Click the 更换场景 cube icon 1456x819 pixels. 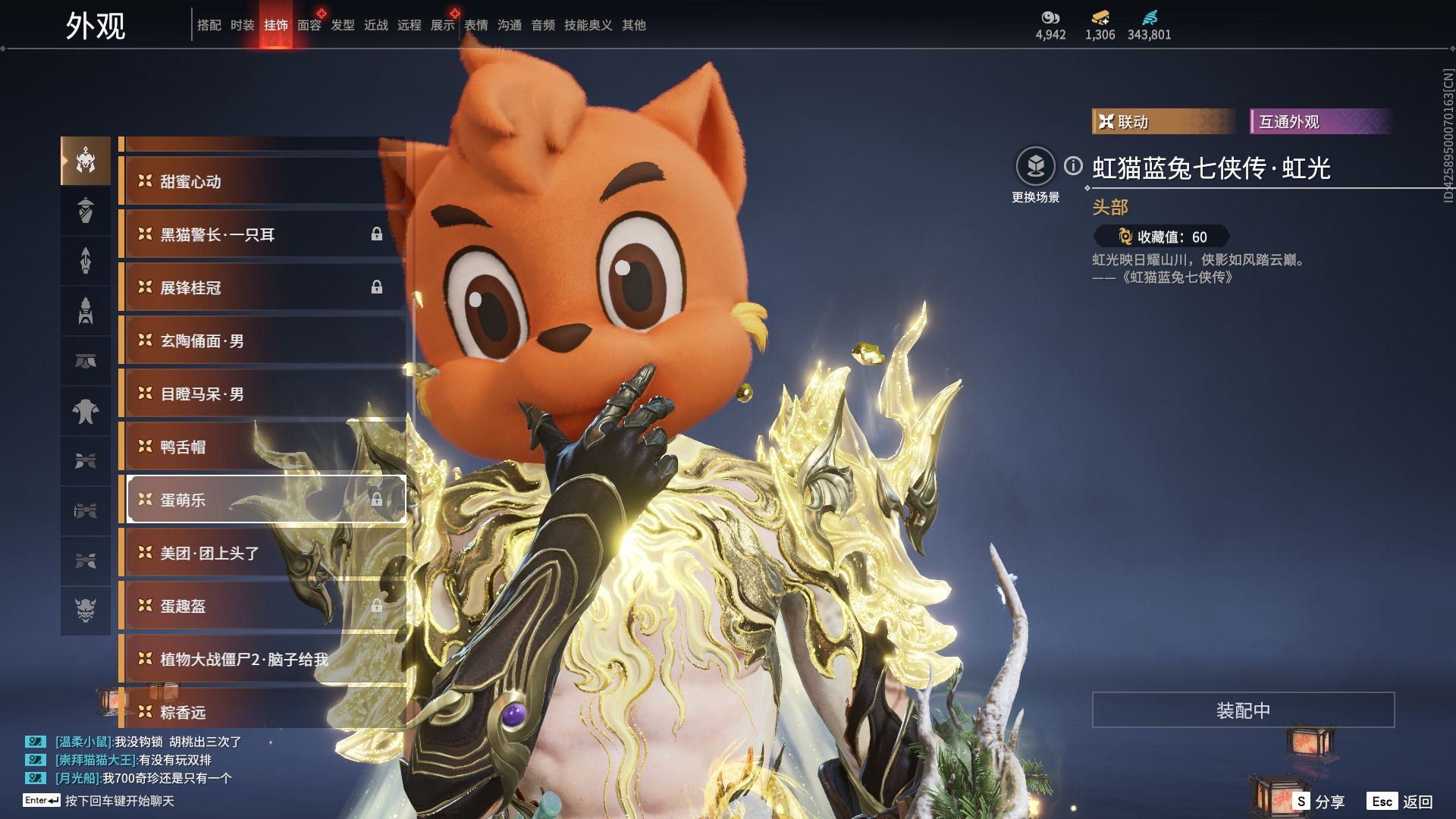tap(1035, 166)
